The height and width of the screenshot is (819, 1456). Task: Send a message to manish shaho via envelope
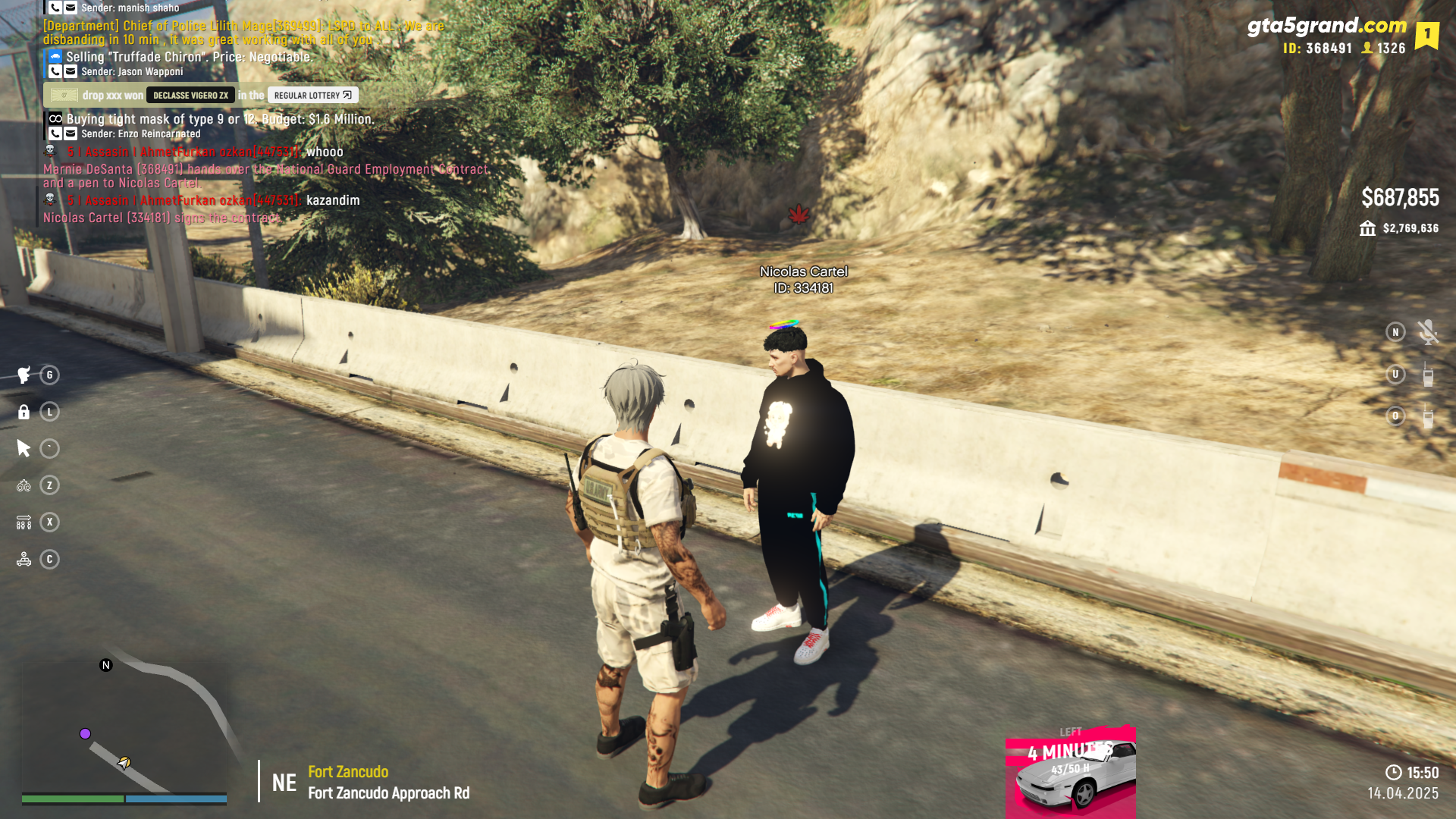(x=71, y=8)
